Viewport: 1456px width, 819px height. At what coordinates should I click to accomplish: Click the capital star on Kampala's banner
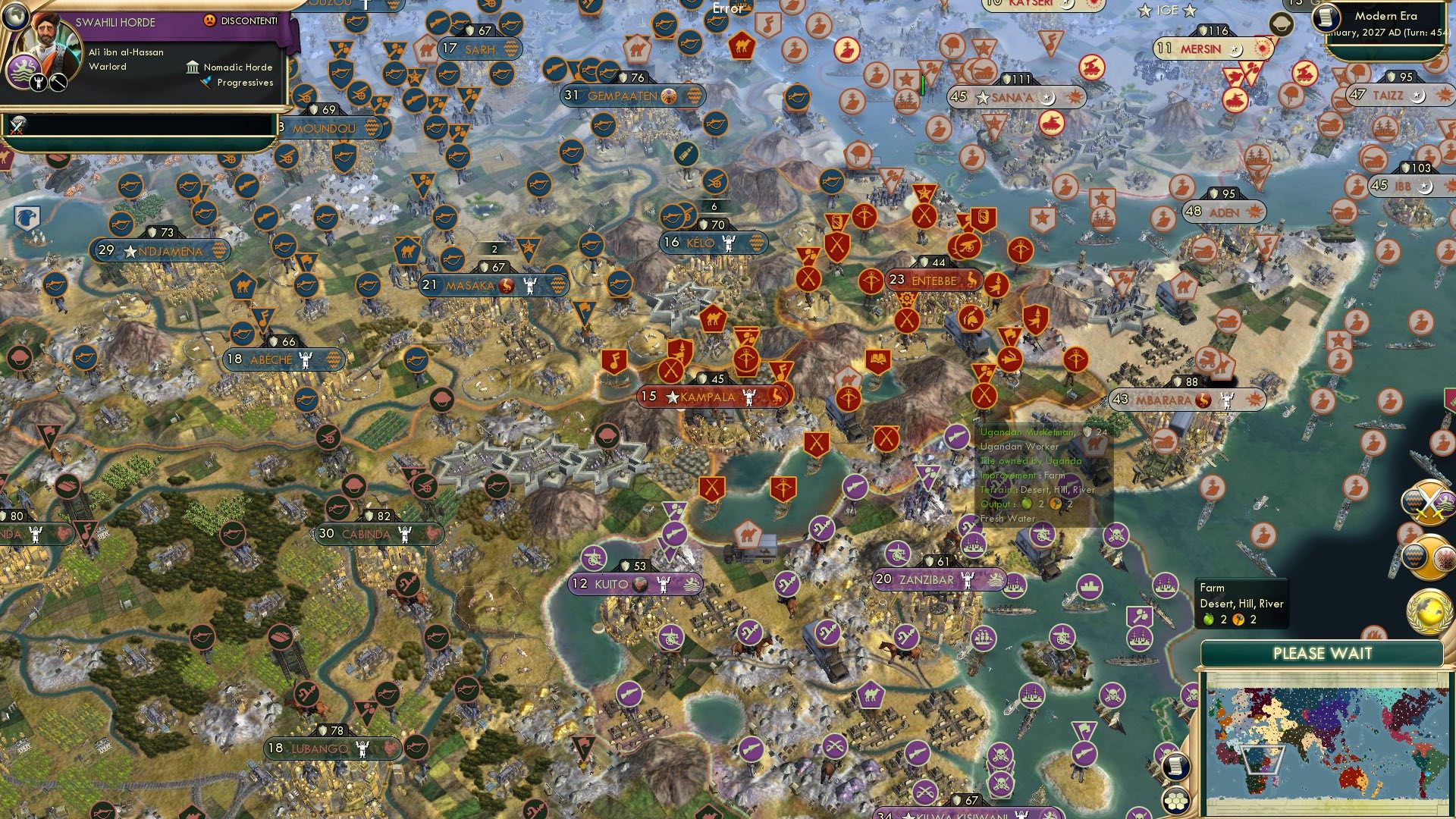click(673, 396)
